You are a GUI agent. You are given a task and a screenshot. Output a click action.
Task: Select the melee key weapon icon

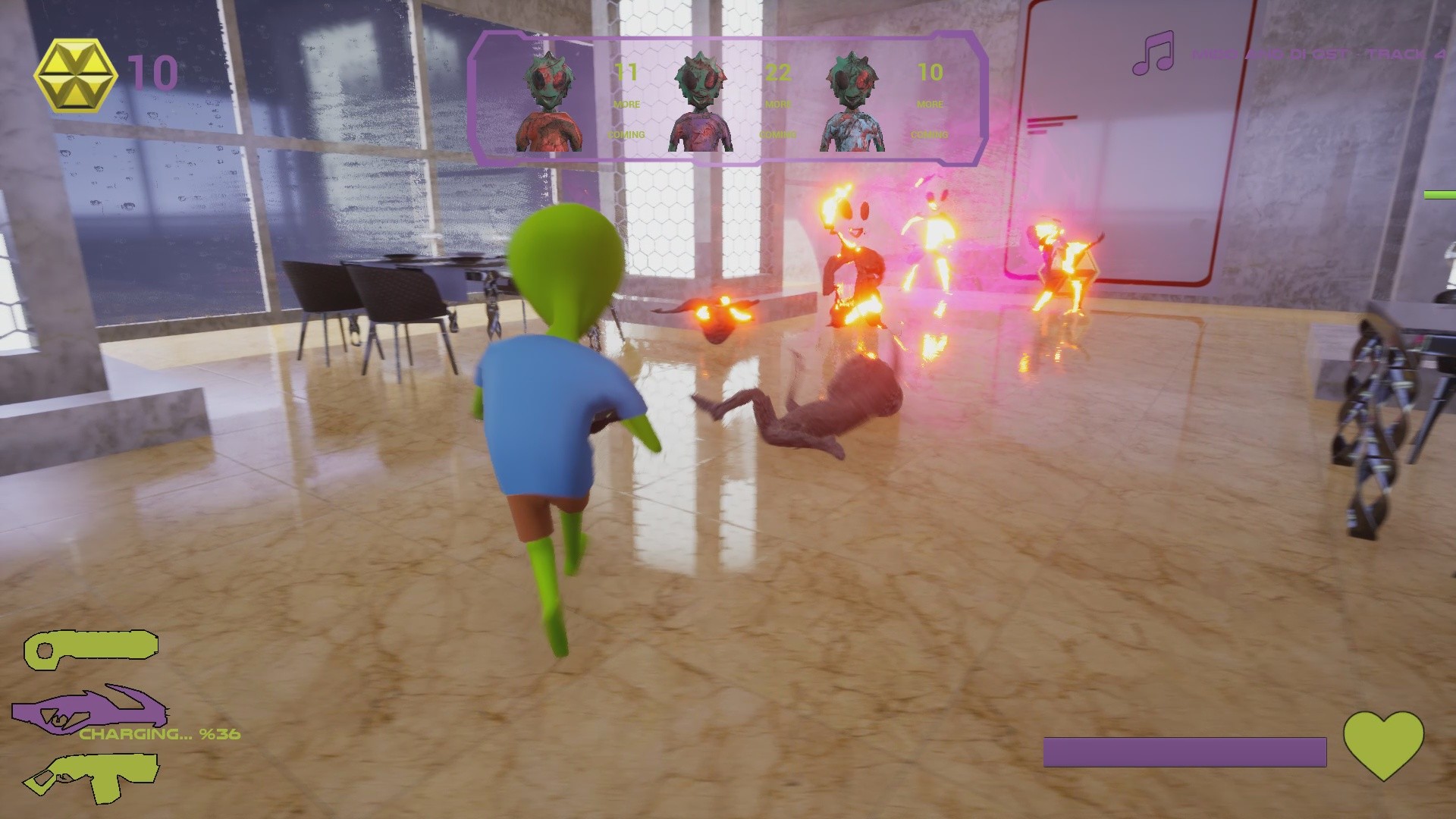pyautogui.click(x=91, y=648)
